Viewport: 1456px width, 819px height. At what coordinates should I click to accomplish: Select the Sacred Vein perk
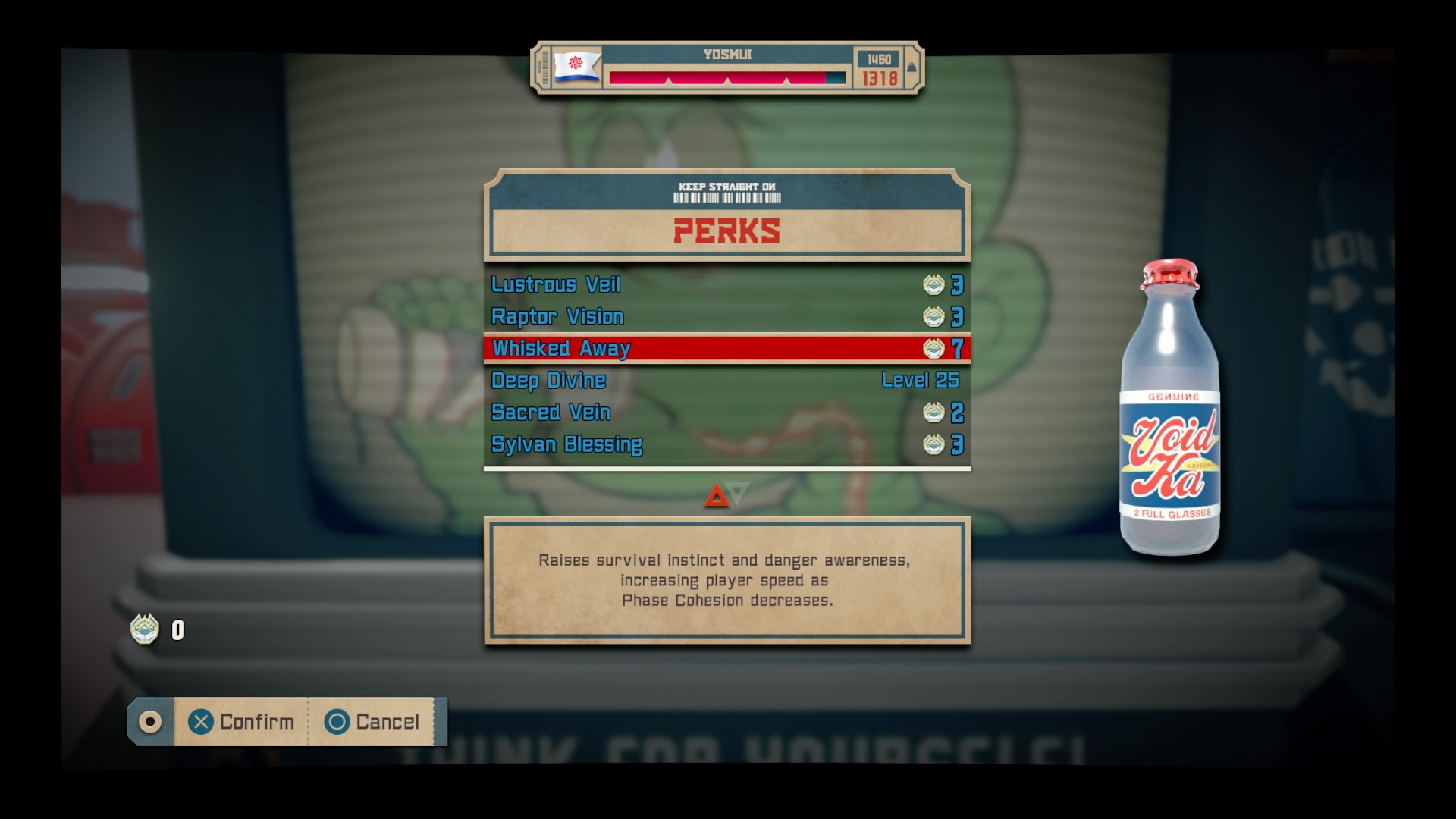click(551, 413)
